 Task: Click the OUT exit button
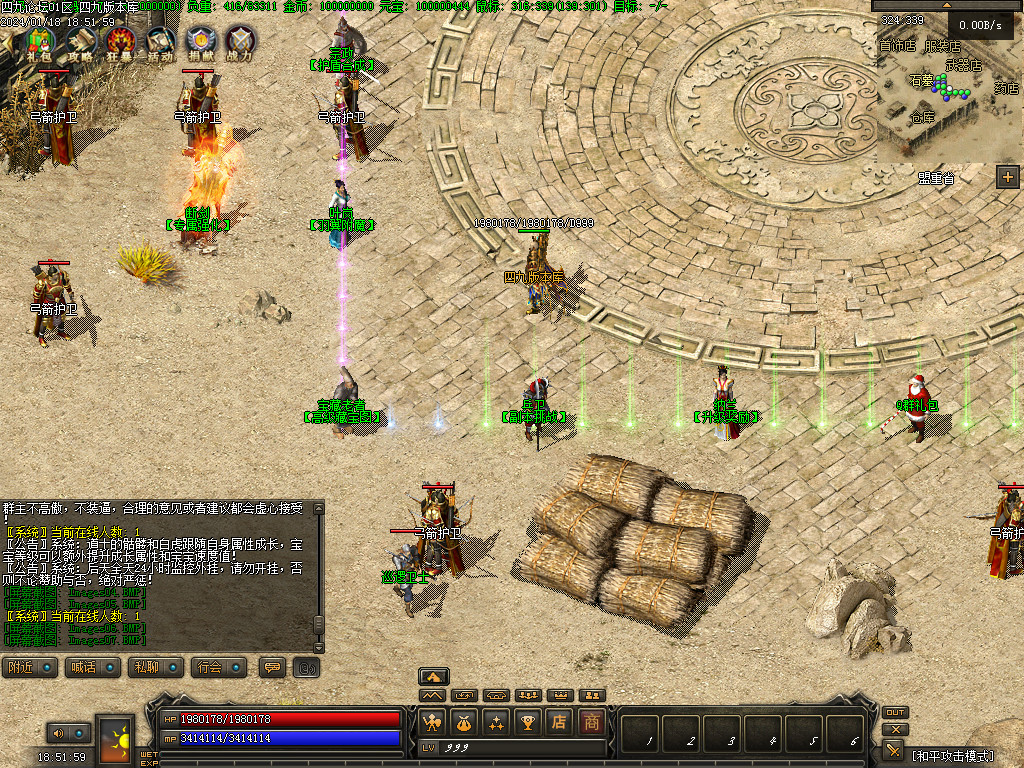tap(895, 712)
